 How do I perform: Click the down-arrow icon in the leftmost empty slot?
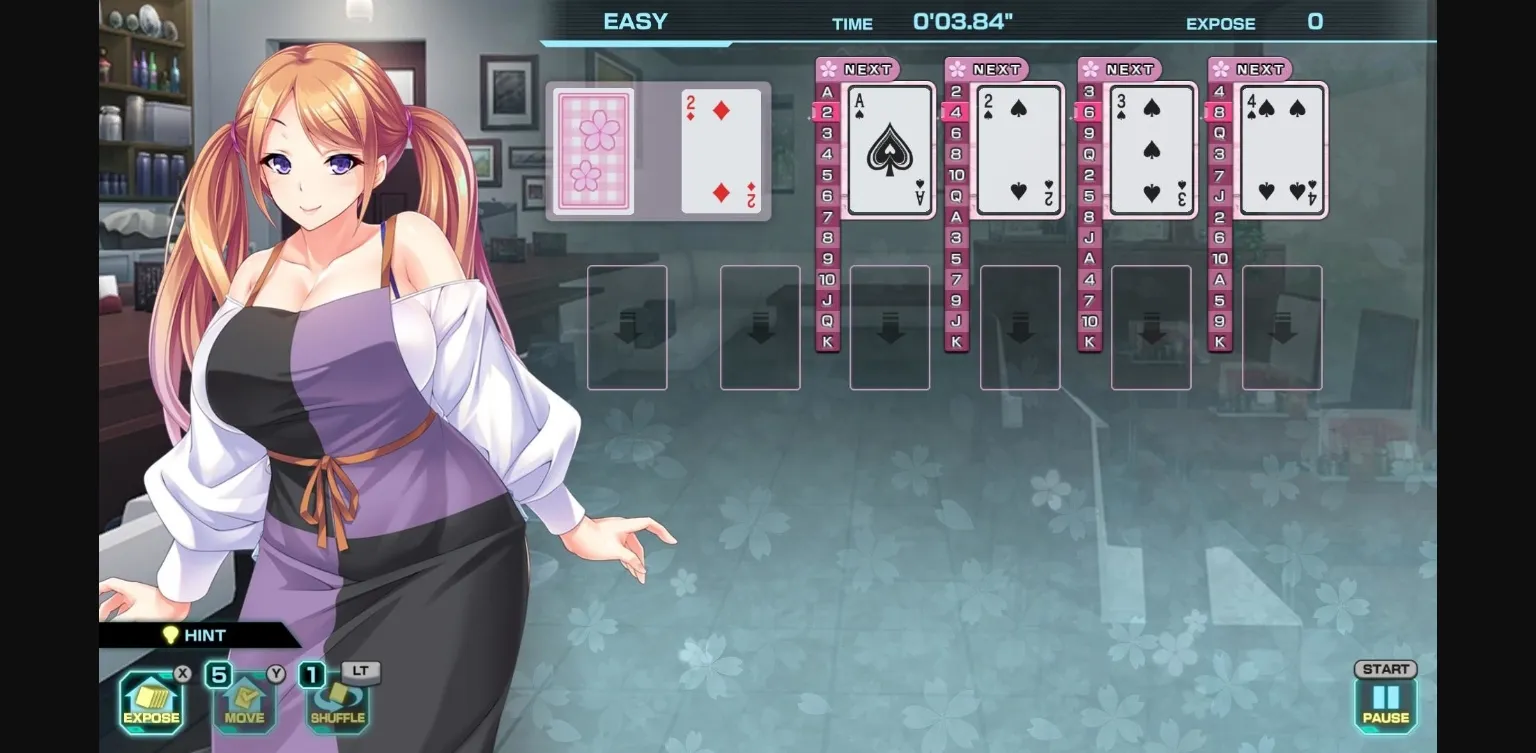click(x=627, y=327)
